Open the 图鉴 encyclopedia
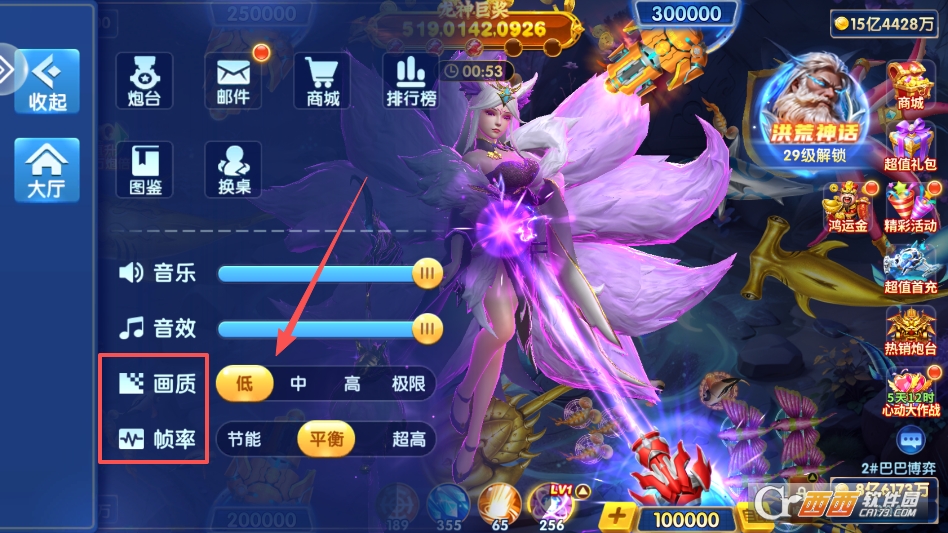 click(x=145, y=169)
